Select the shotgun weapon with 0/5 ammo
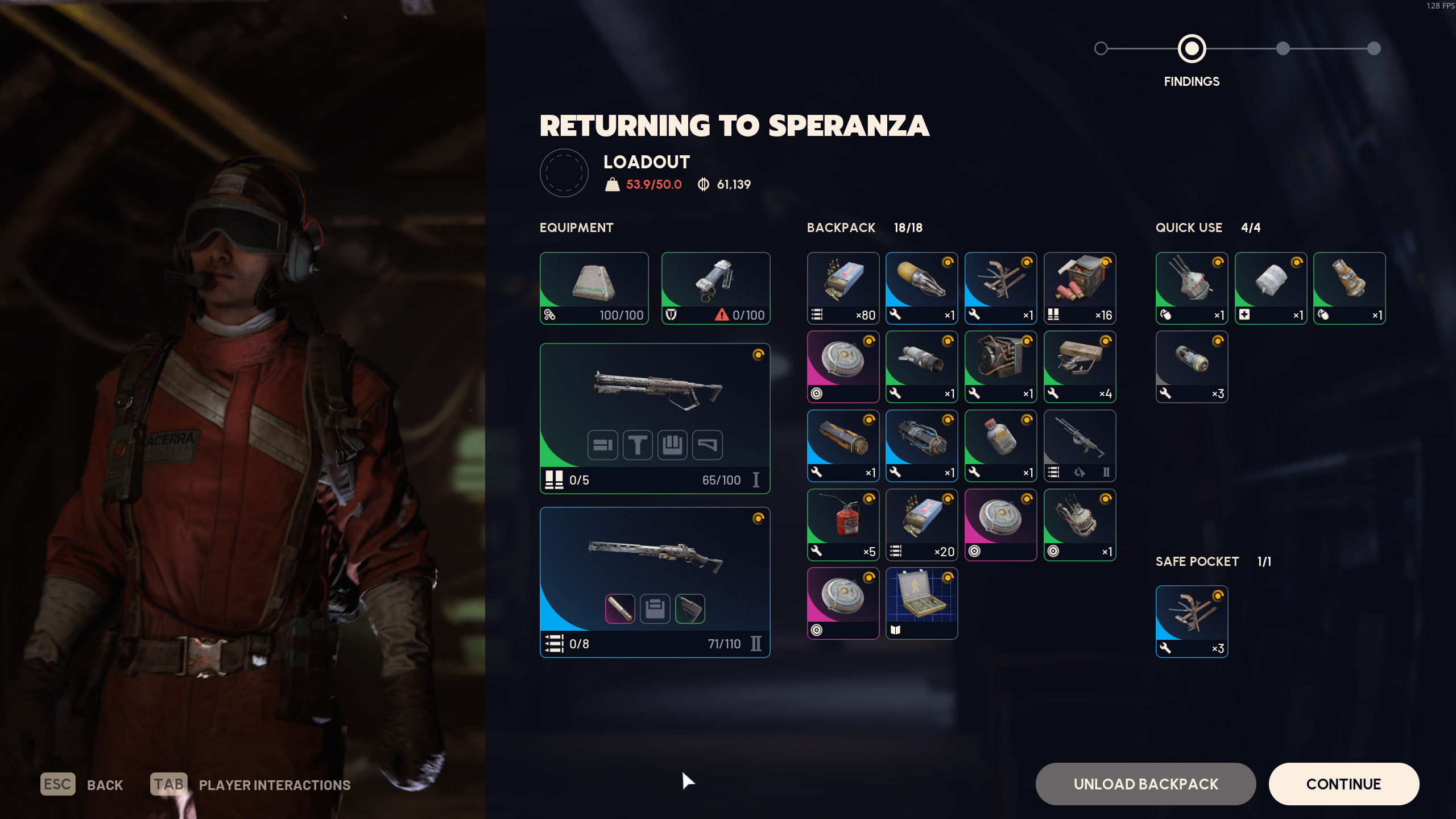Screen dimensions: 1456x819 [655, 418]
